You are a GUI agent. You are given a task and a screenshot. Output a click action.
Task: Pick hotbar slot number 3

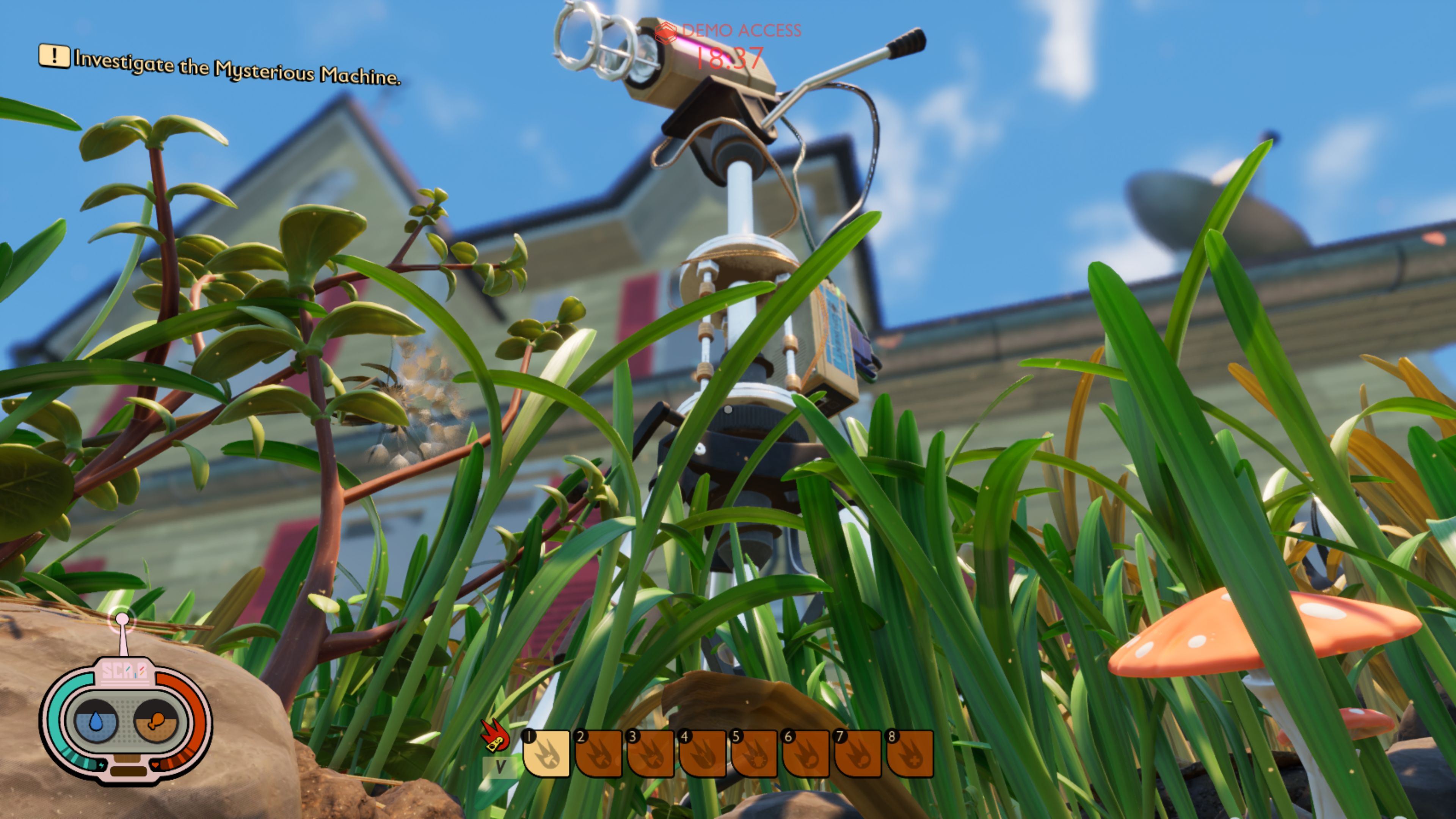tap(651, 753)
